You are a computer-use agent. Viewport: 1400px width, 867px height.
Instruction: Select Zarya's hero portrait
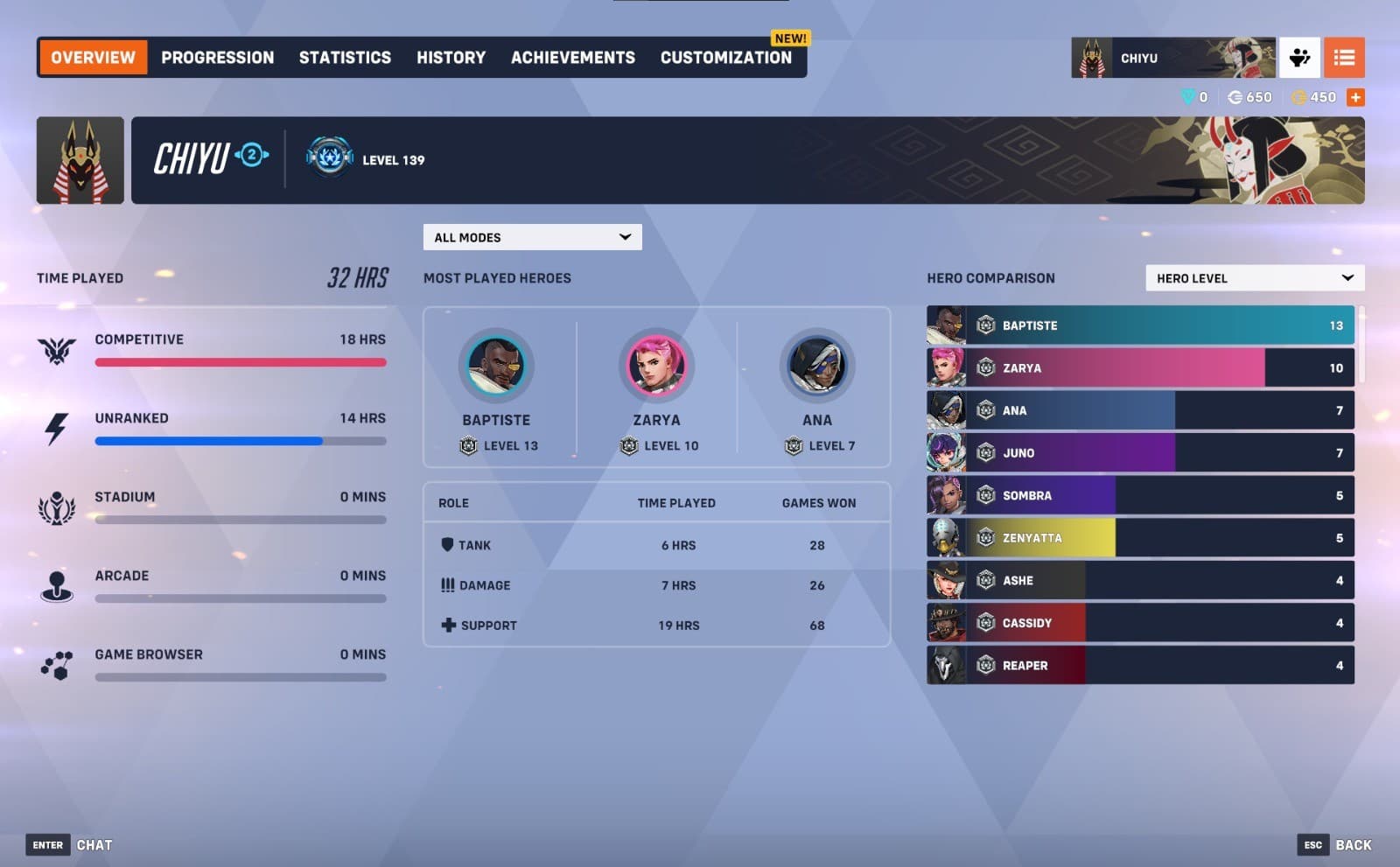(656, 368)
